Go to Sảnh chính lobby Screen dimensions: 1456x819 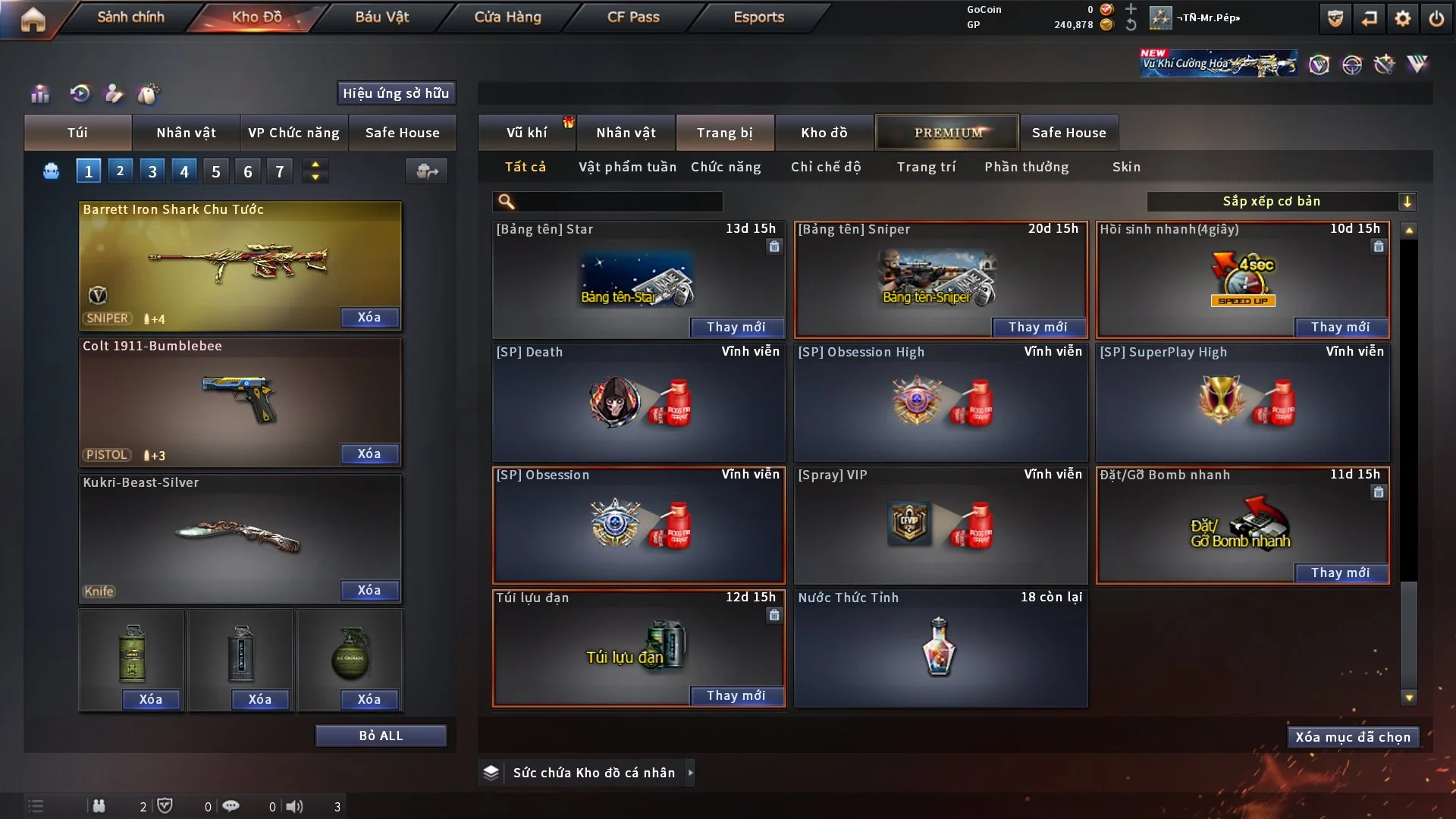(130, 17)
